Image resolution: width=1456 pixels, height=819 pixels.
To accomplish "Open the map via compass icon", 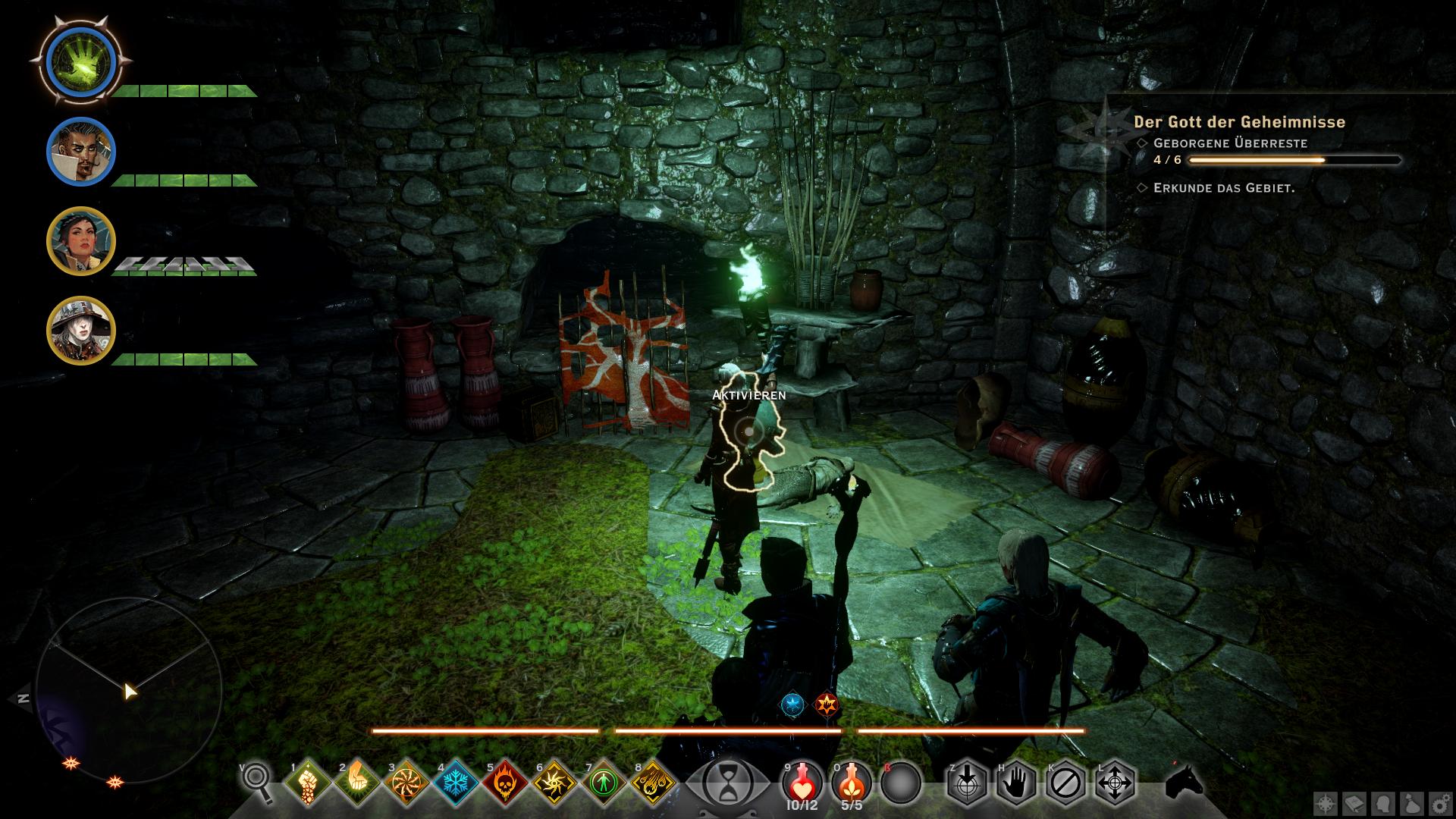I will (x=1326, y=803).
